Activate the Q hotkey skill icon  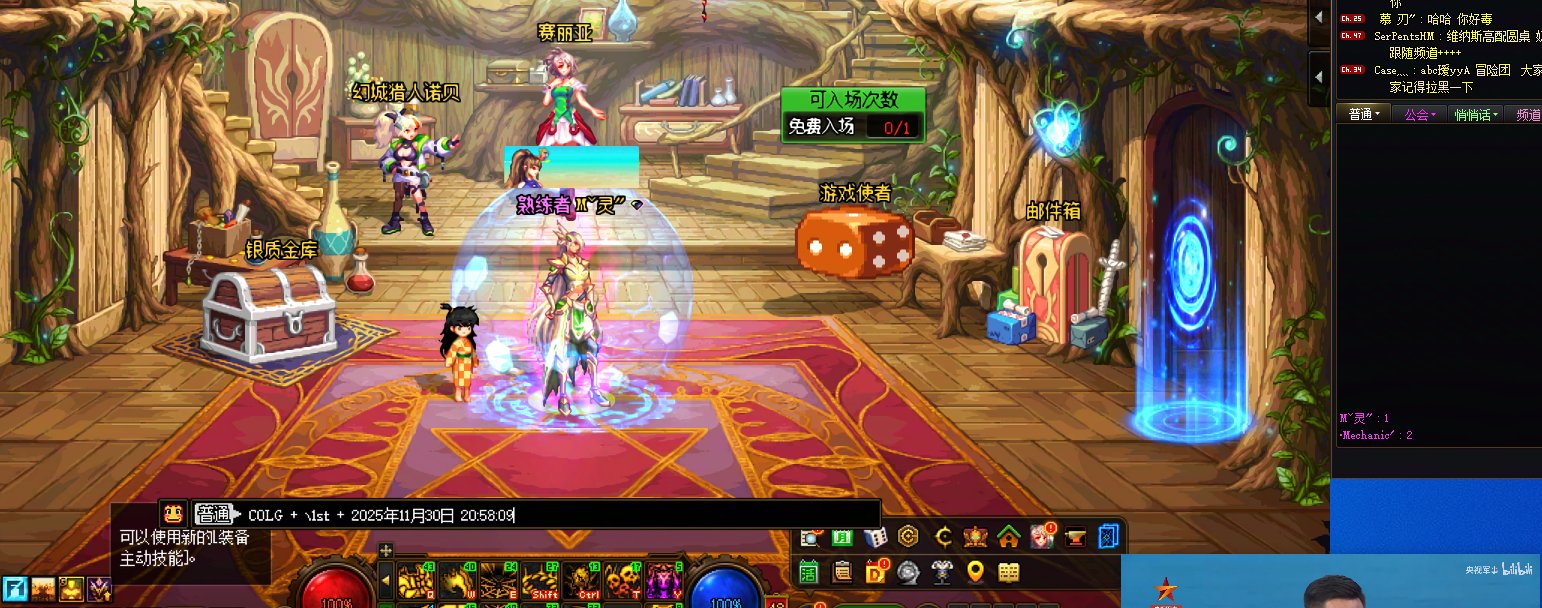click(414, 580)
